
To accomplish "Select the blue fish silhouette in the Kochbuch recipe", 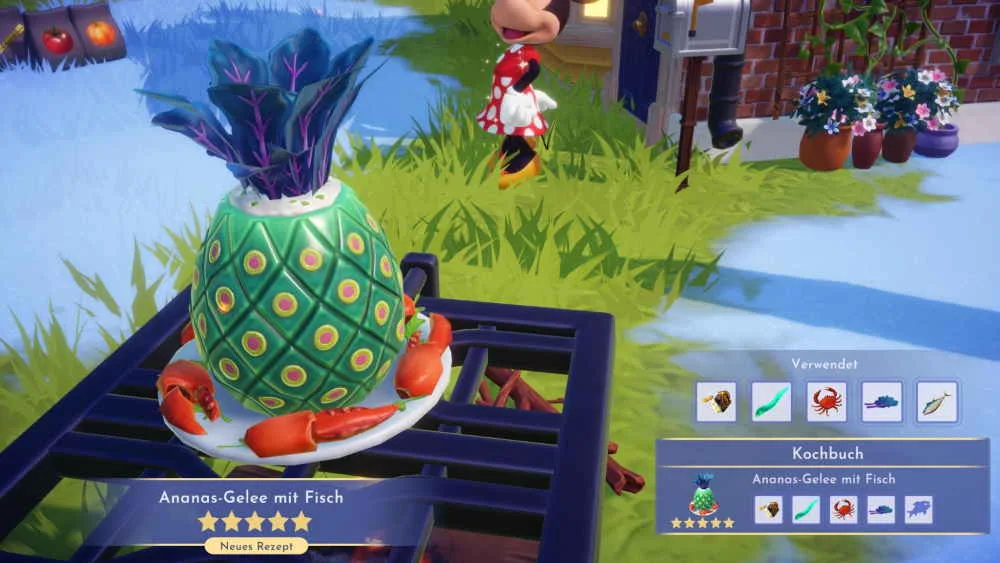I will (918, 509).
